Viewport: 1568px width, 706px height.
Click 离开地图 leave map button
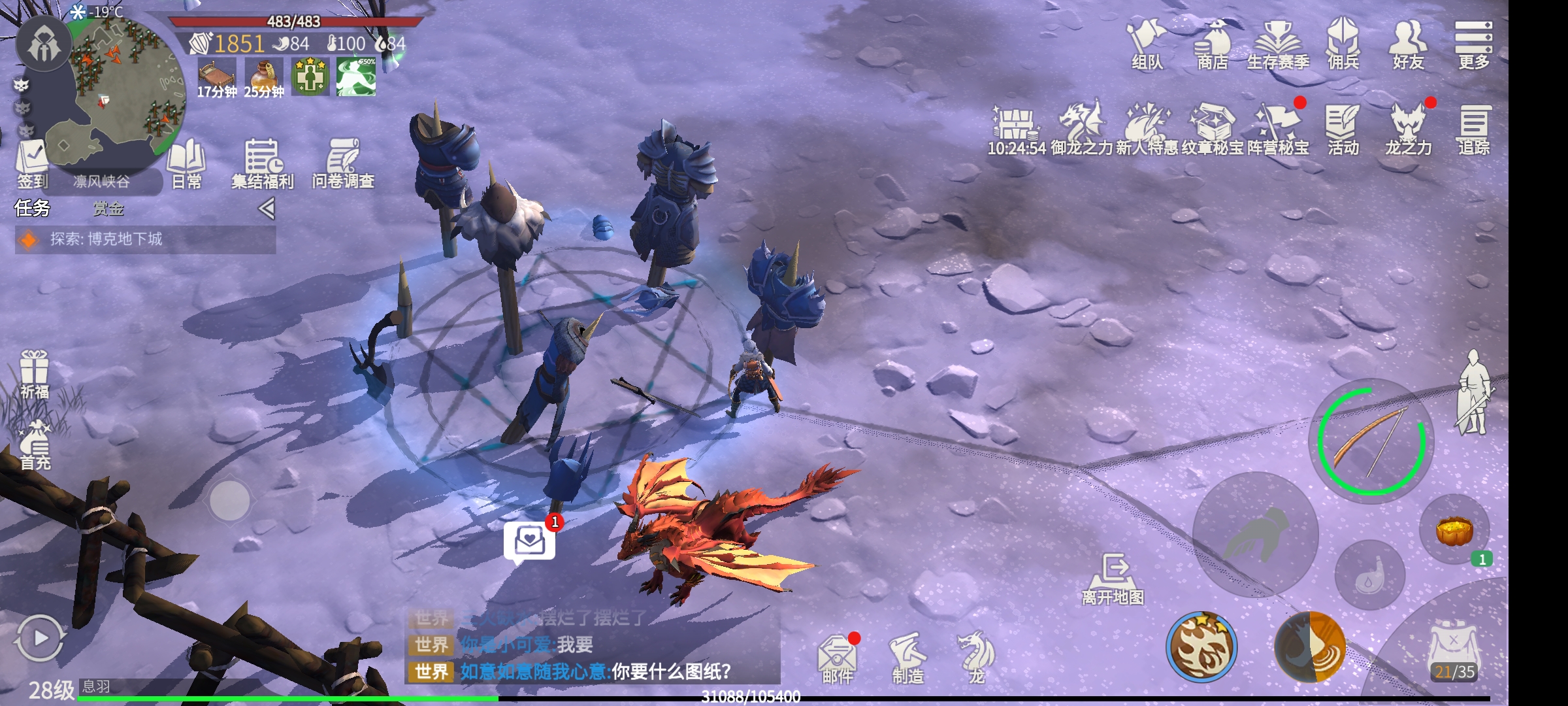(1113, 579)
